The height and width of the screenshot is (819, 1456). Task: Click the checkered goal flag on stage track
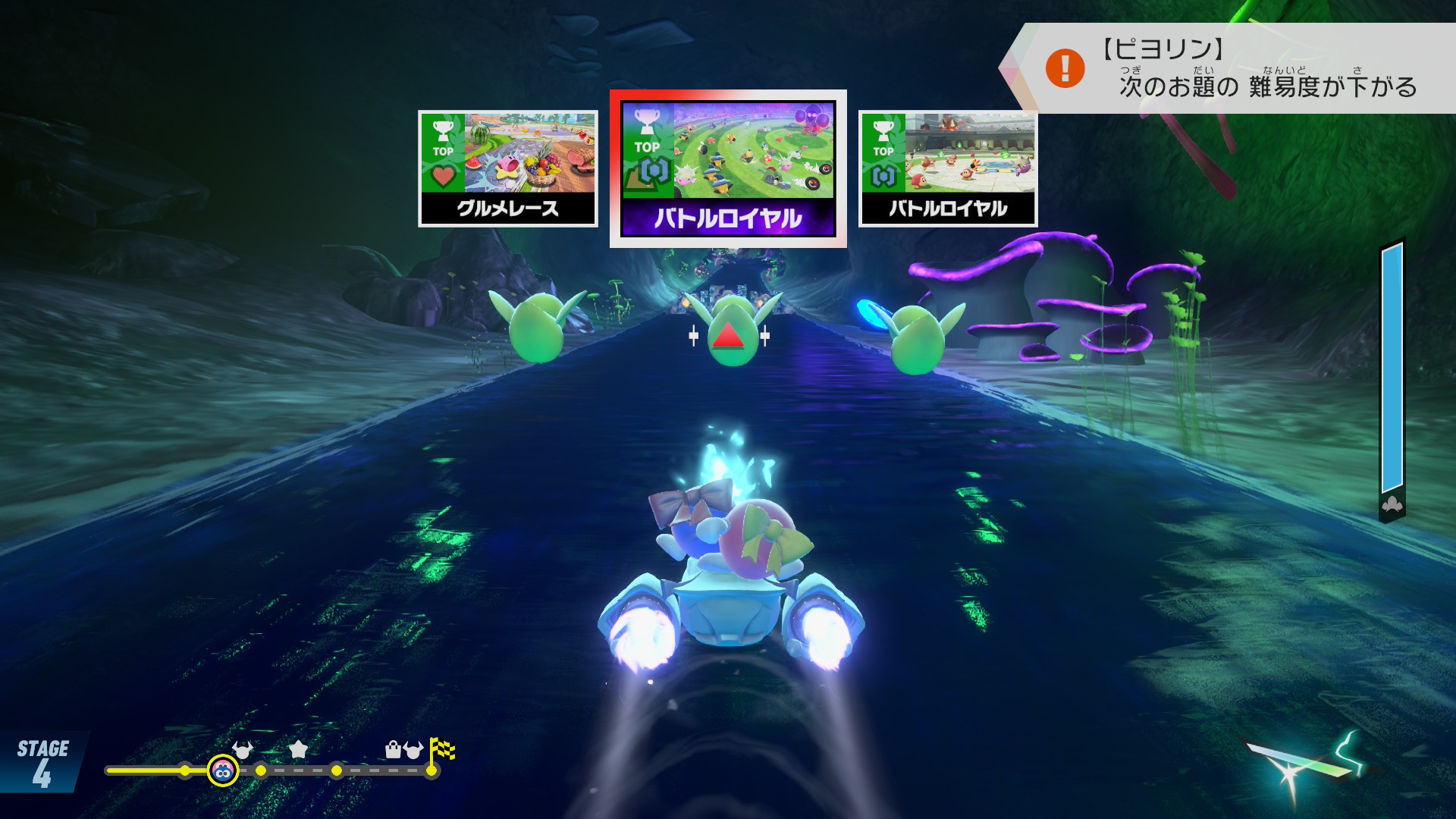(x=441, y=750)
